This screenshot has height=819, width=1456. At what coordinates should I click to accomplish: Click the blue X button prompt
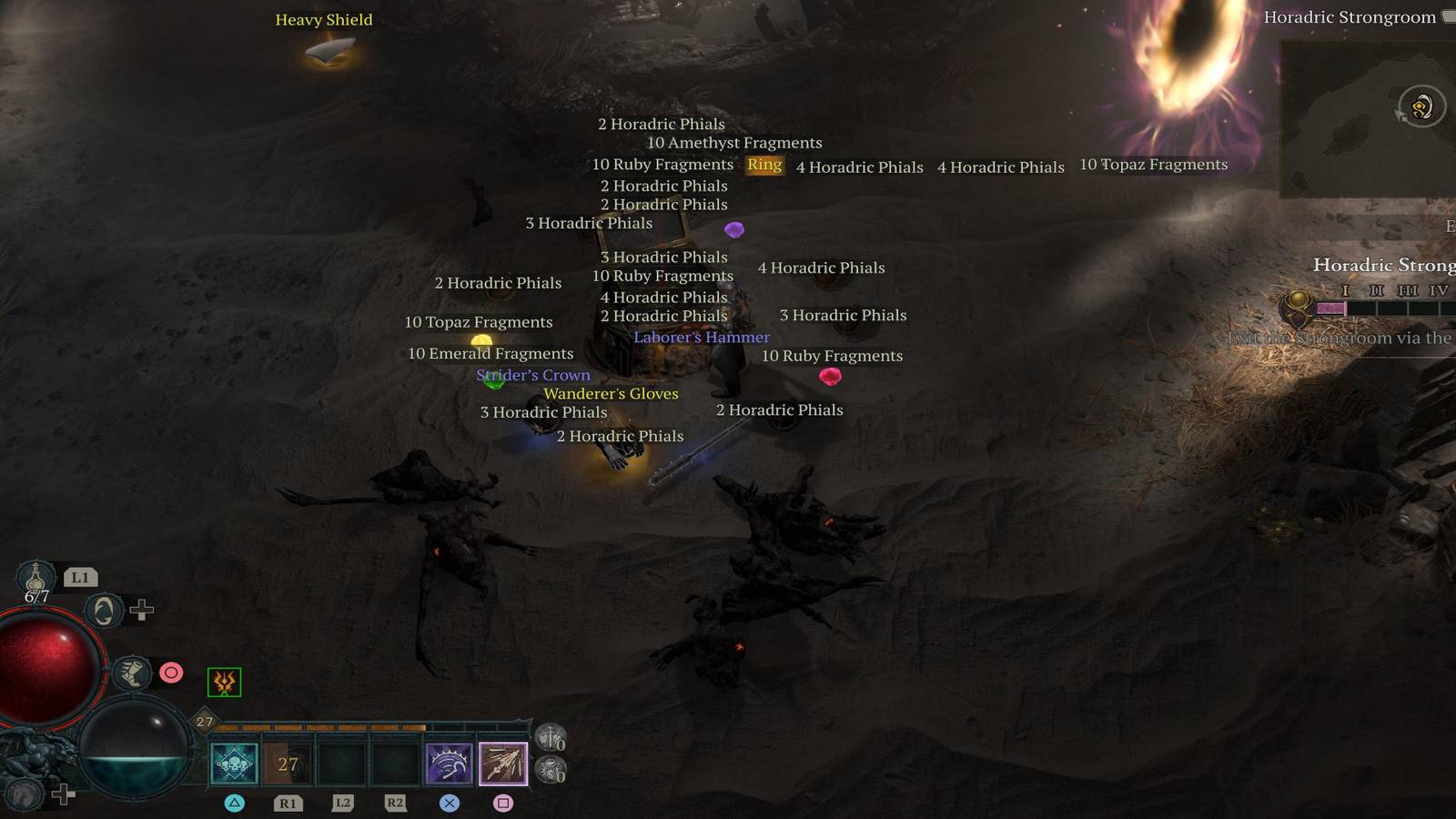447,803
